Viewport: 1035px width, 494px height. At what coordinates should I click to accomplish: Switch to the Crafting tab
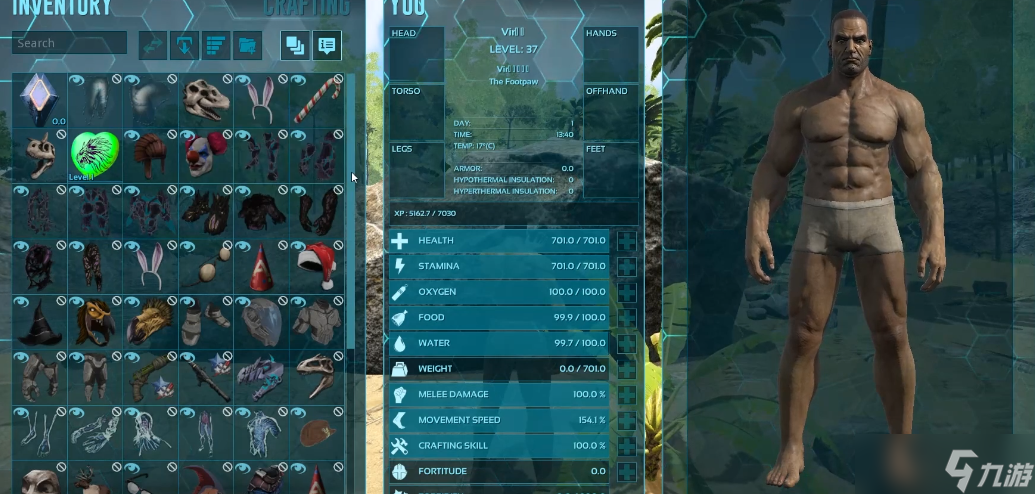coord(307,9)
